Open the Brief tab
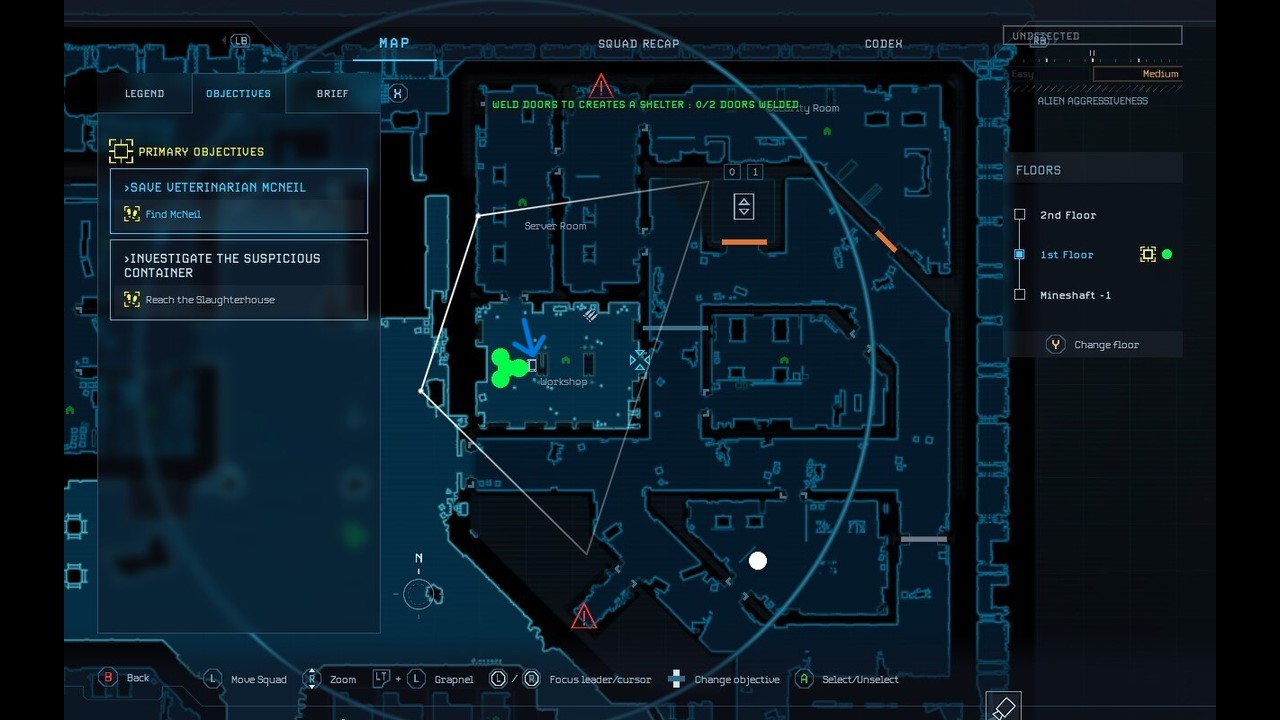Image resolution: width=1280 pixels, height=720 pixels. pyautogui.click(x=332, y=93)
